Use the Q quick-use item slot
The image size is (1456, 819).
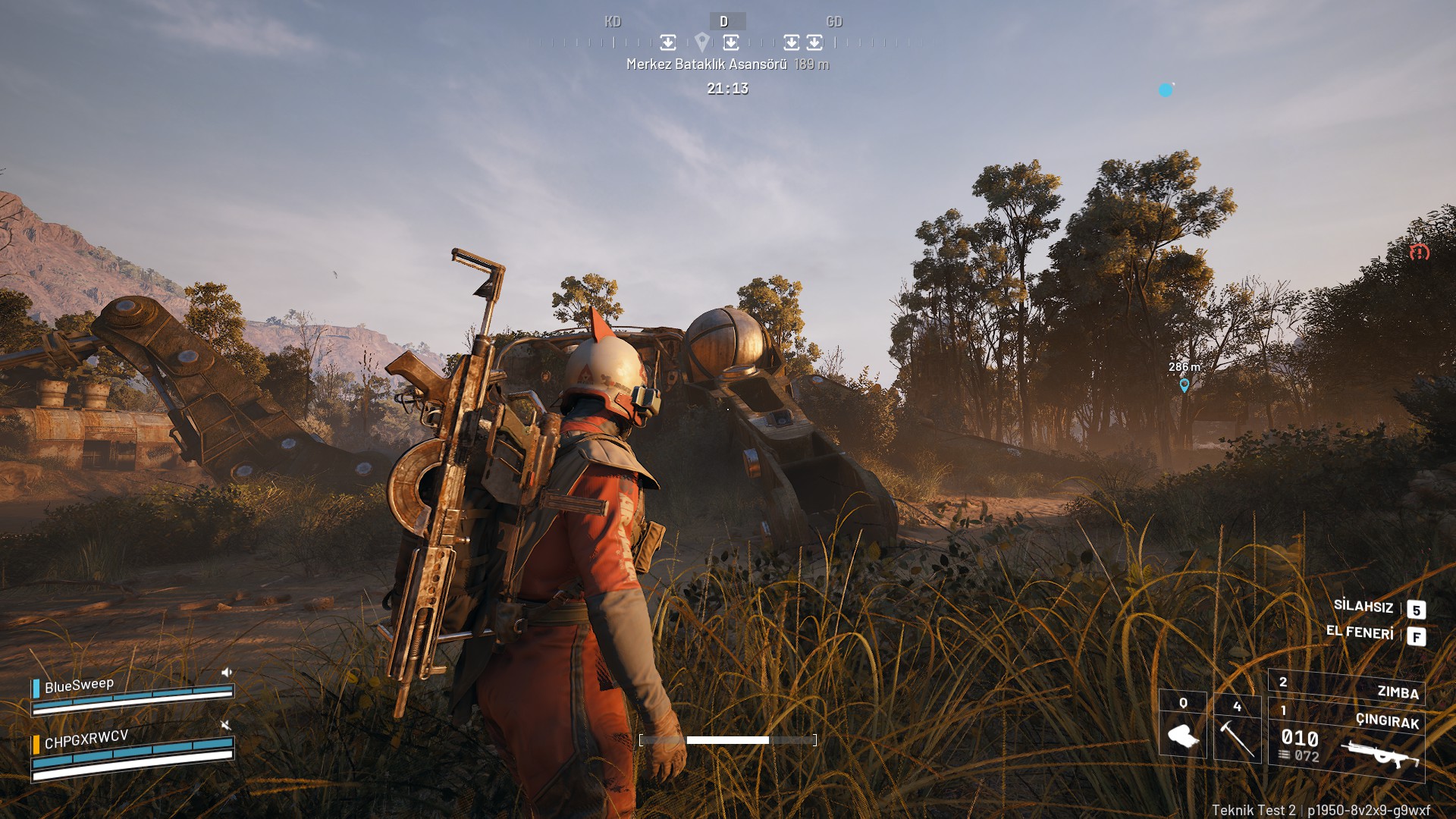point(1183,726)
